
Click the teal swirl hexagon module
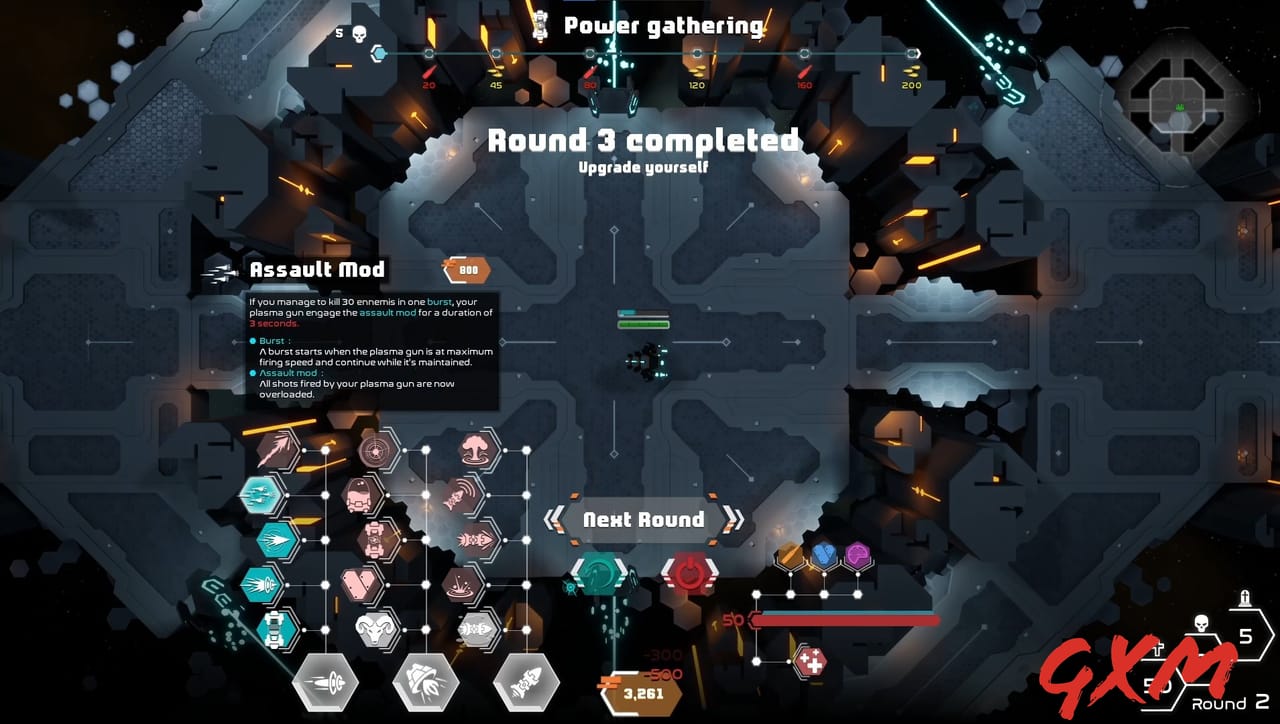coord(598,573)
